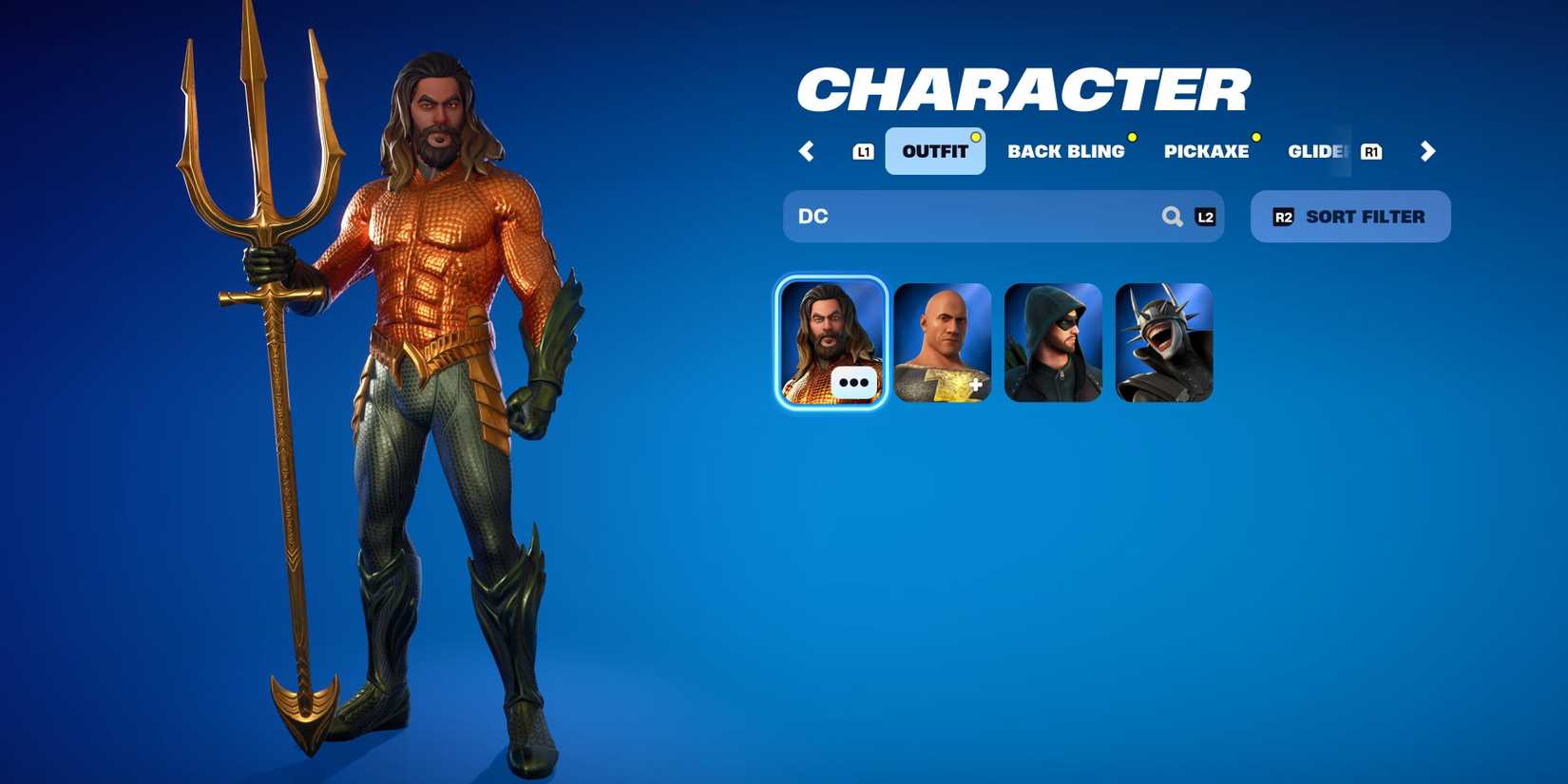The width and height of the screenshot is (1568, 784).
Task: Click the L2 badge beside the search bar
Action: (x=1205, y=216)
